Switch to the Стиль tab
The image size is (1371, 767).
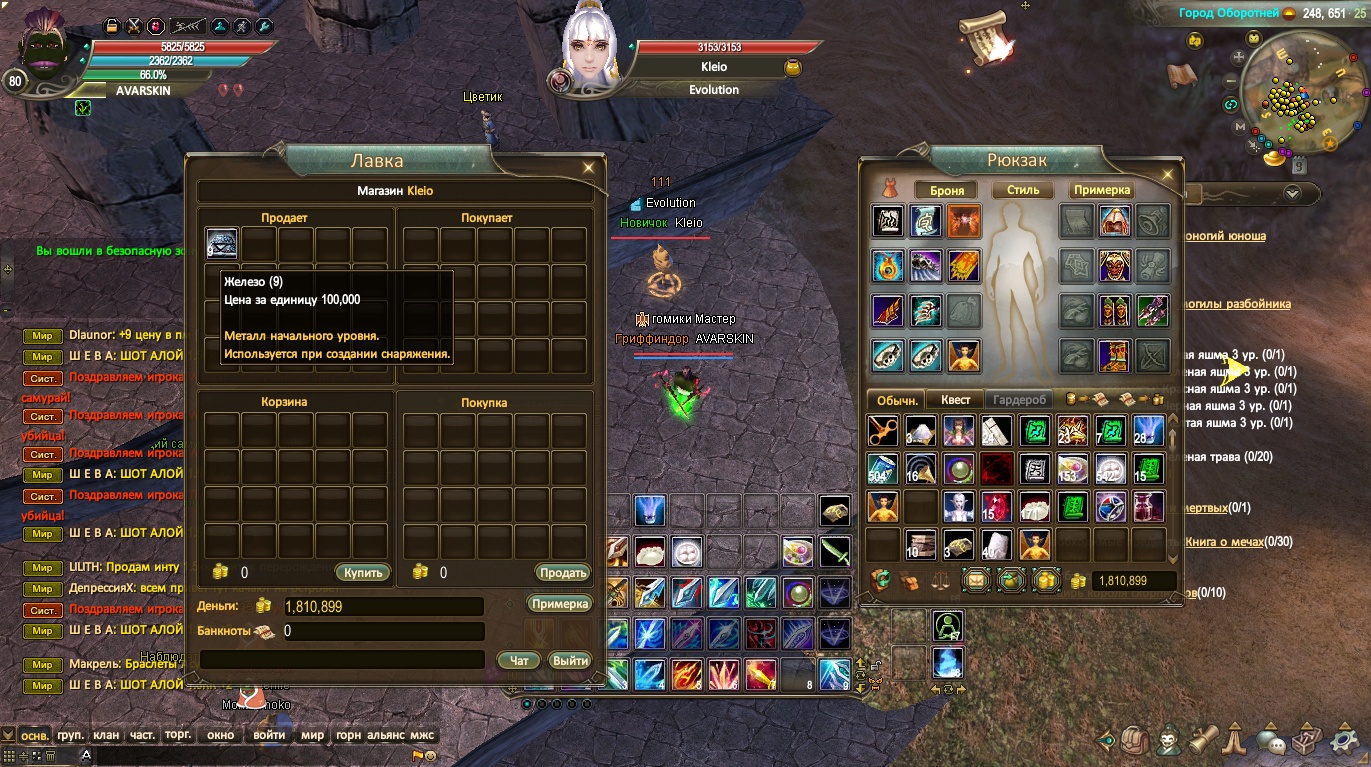(1023, 190)
